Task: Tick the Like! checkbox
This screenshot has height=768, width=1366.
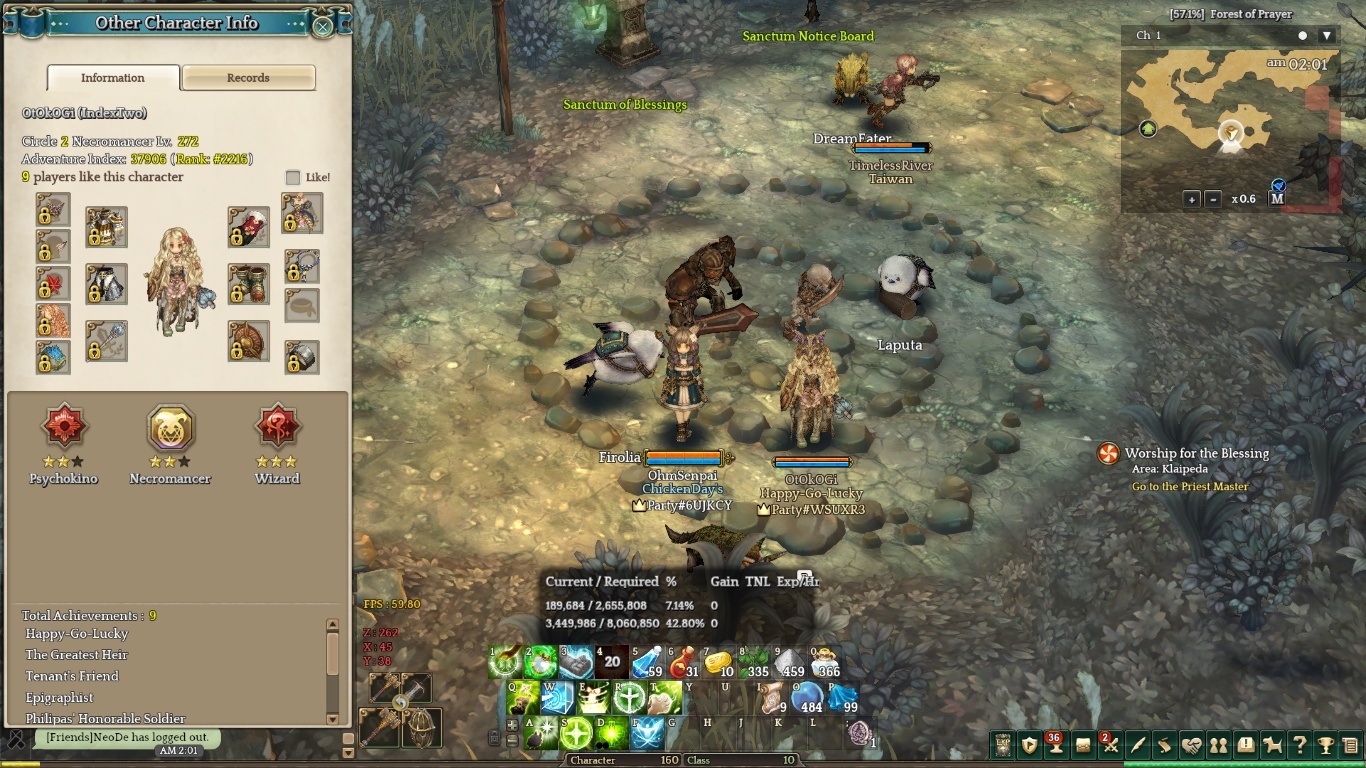Action: tap(293, 178)
